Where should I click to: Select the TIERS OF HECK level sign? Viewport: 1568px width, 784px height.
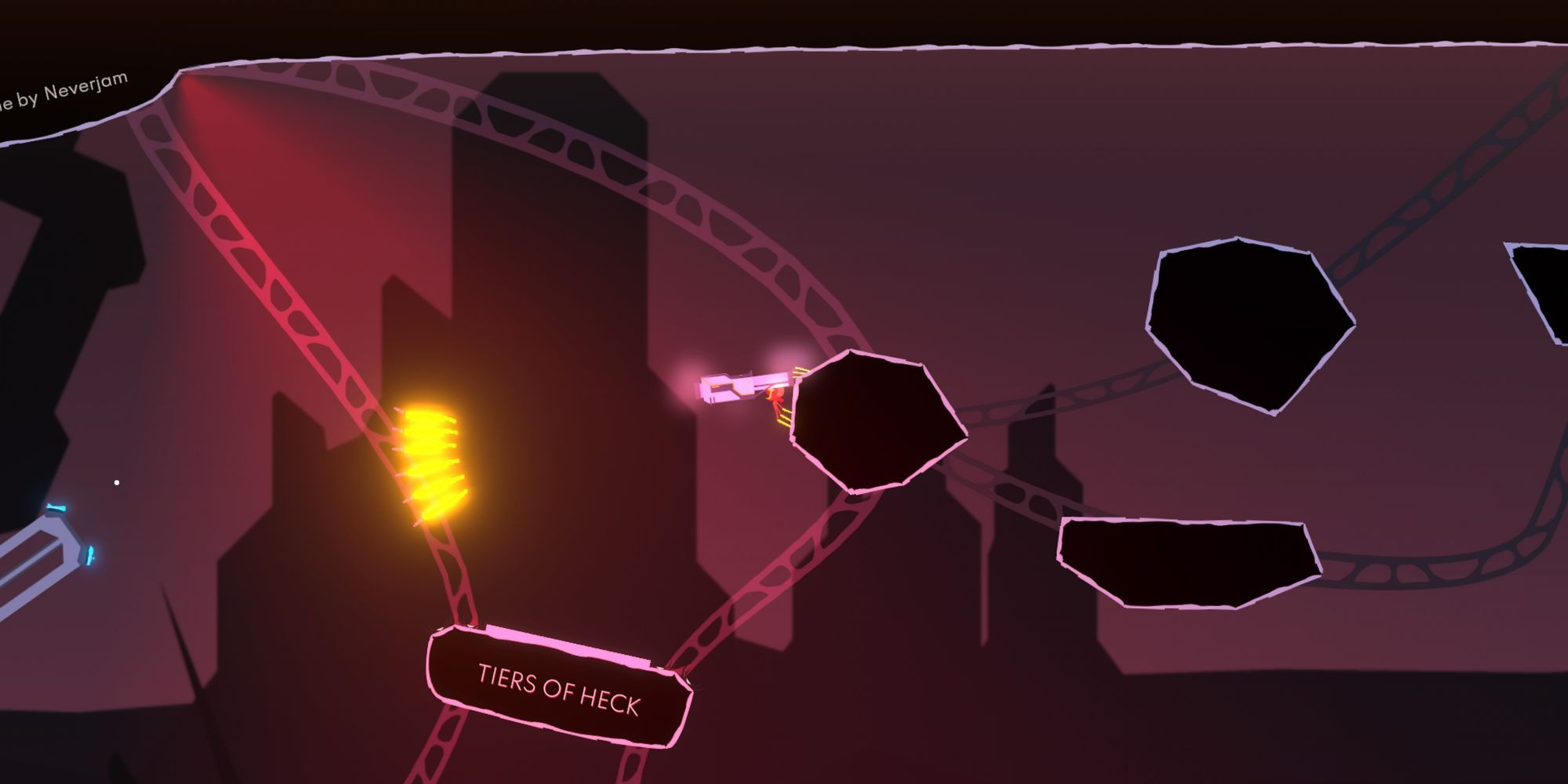pos(558,684)
